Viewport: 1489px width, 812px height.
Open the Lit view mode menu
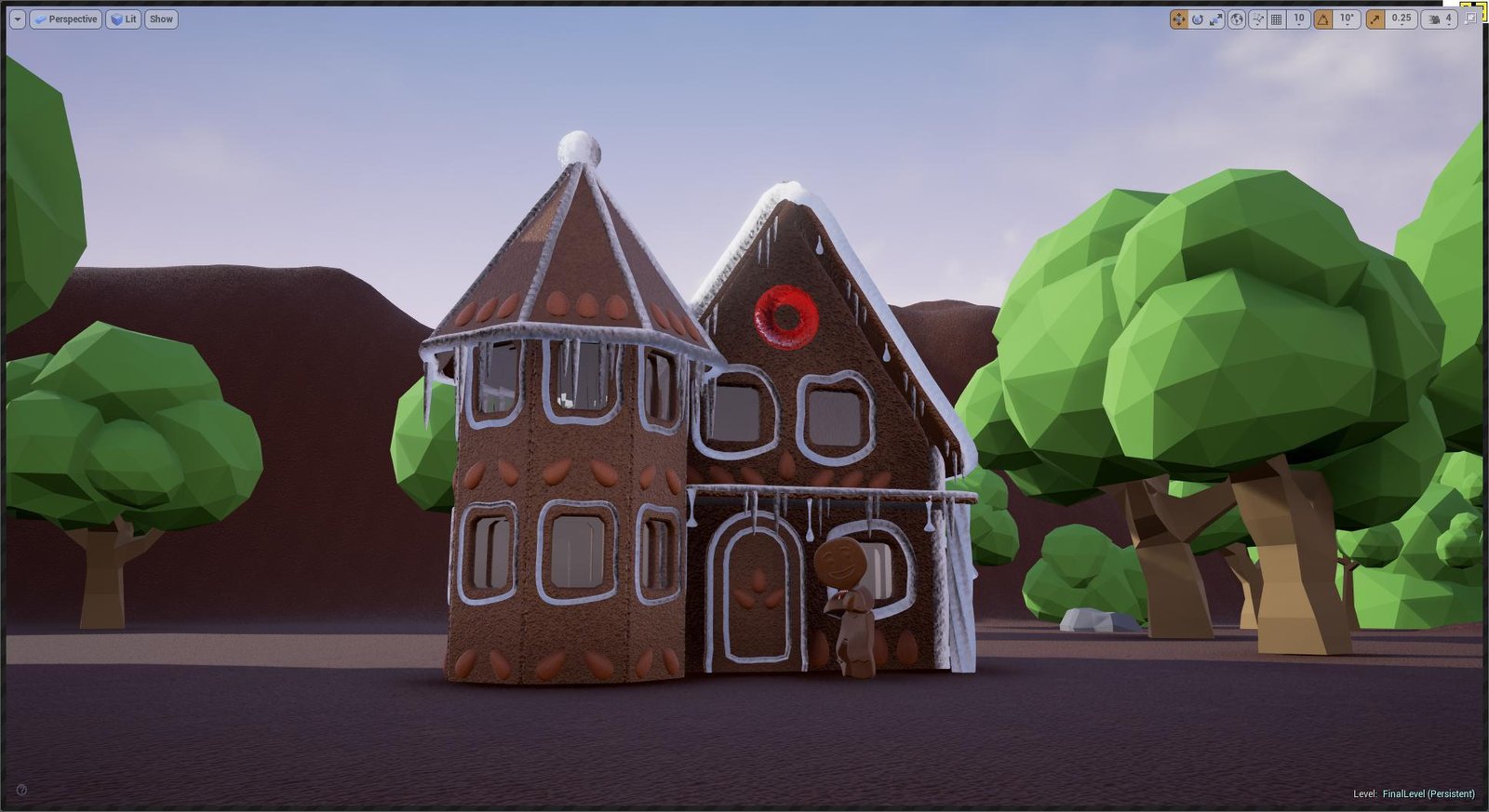122,19
